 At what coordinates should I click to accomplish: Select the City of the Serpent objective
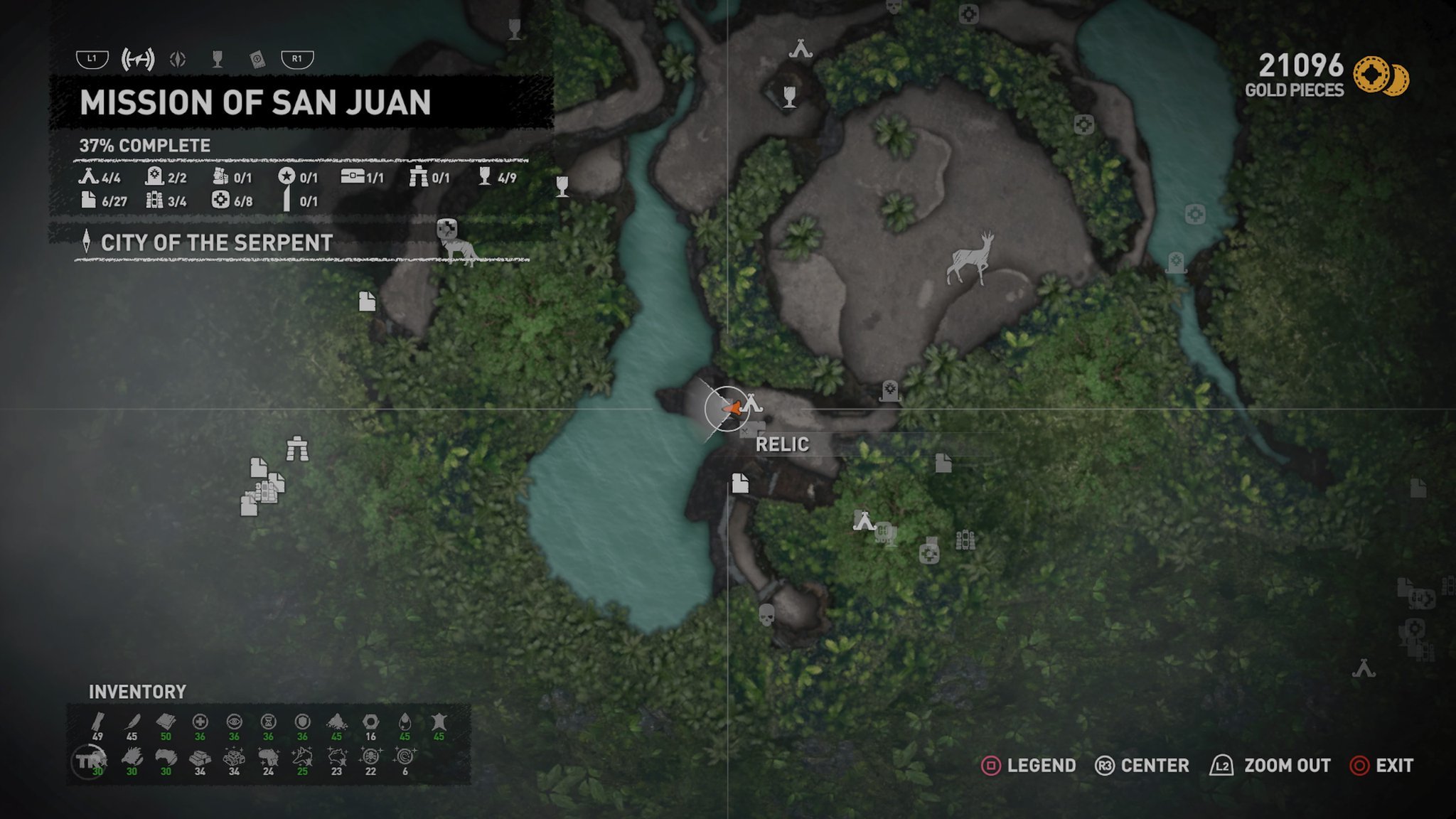click(216, 243)
